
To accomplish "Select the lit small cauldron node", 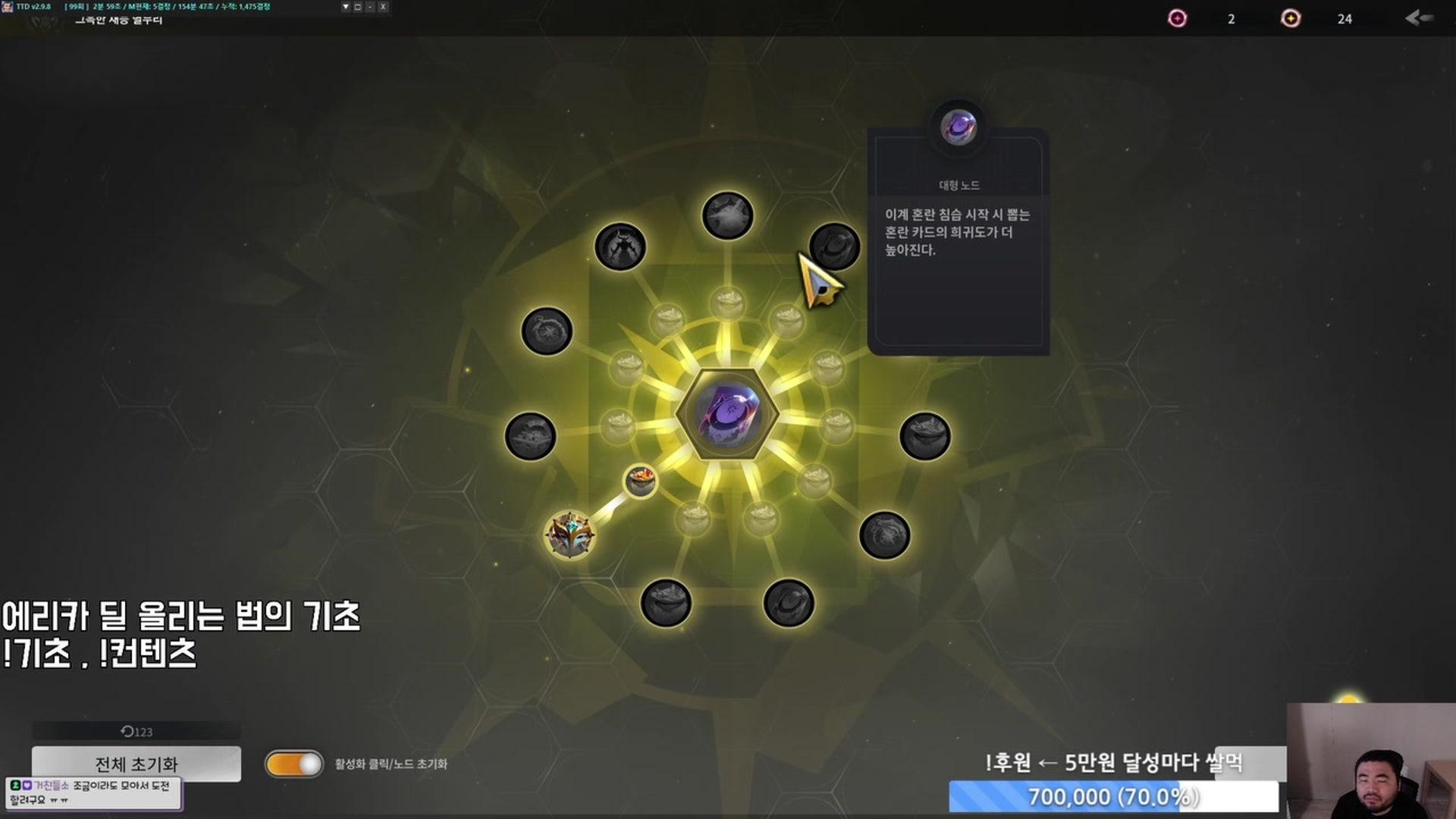I will pos(641,481).
